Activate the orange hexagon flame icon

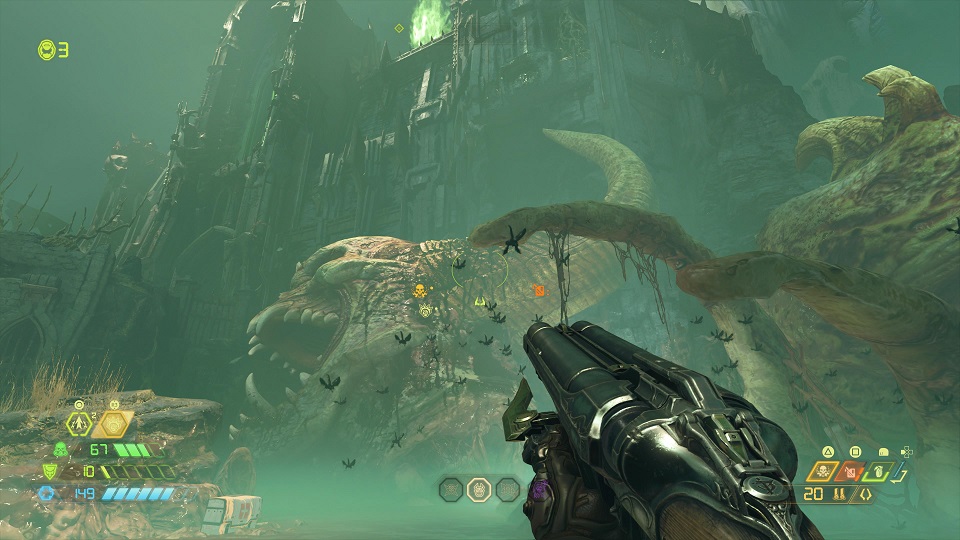coord(114,425)
